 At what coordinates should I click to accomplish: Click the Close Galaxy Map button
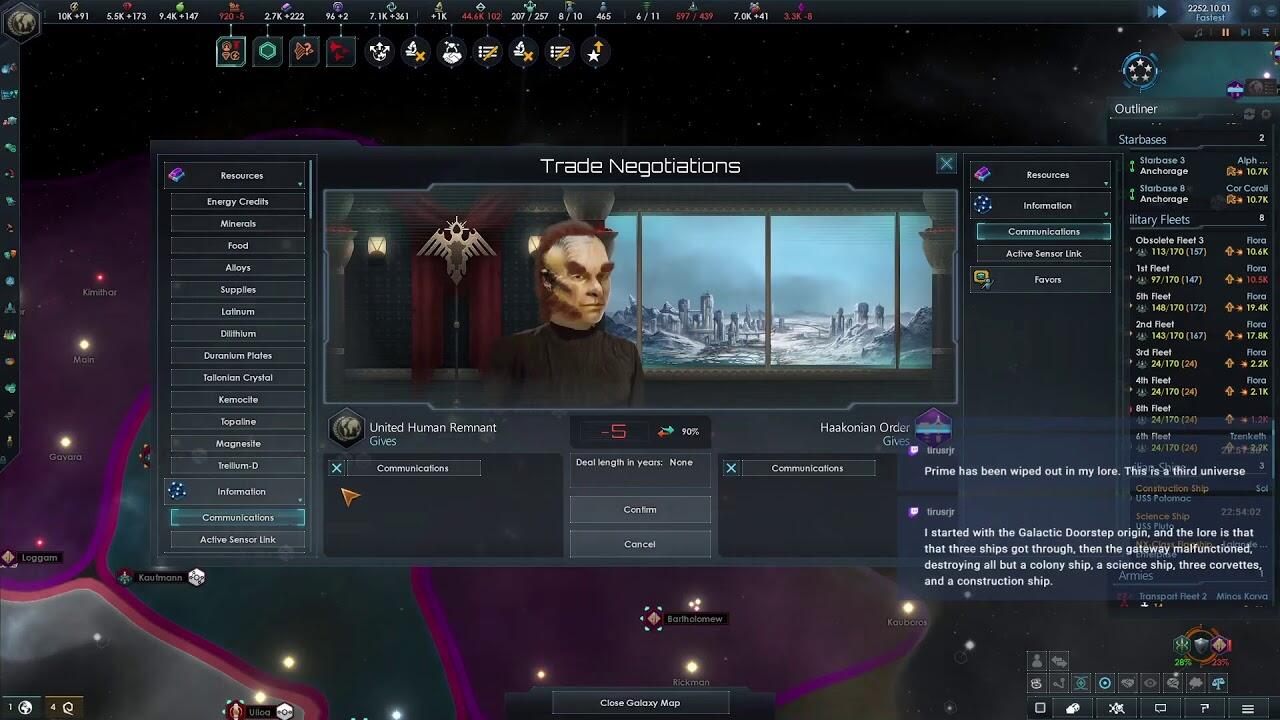640,702
